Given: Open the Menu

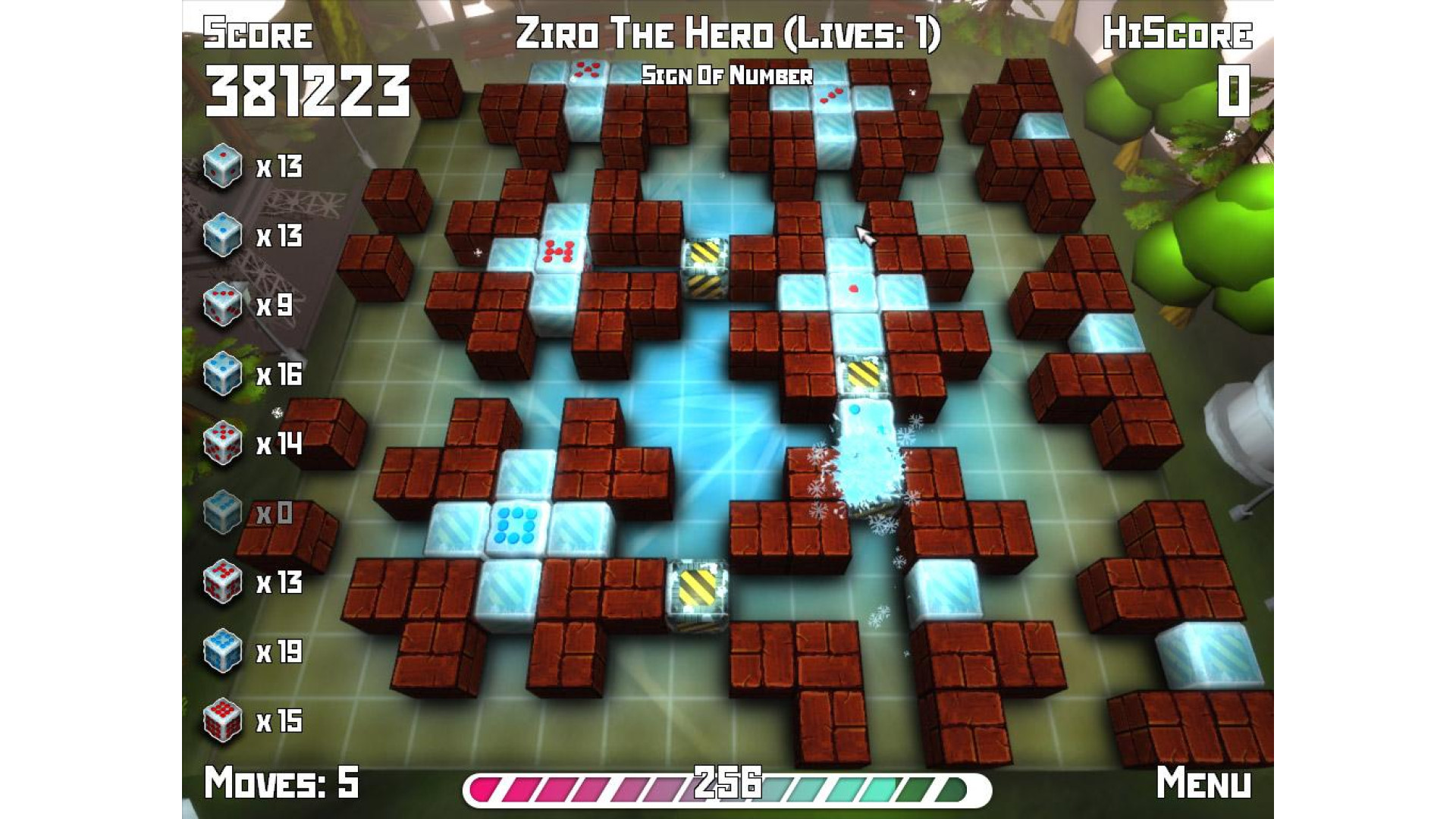Looking at the screenshot, I should pos(1203,782).
